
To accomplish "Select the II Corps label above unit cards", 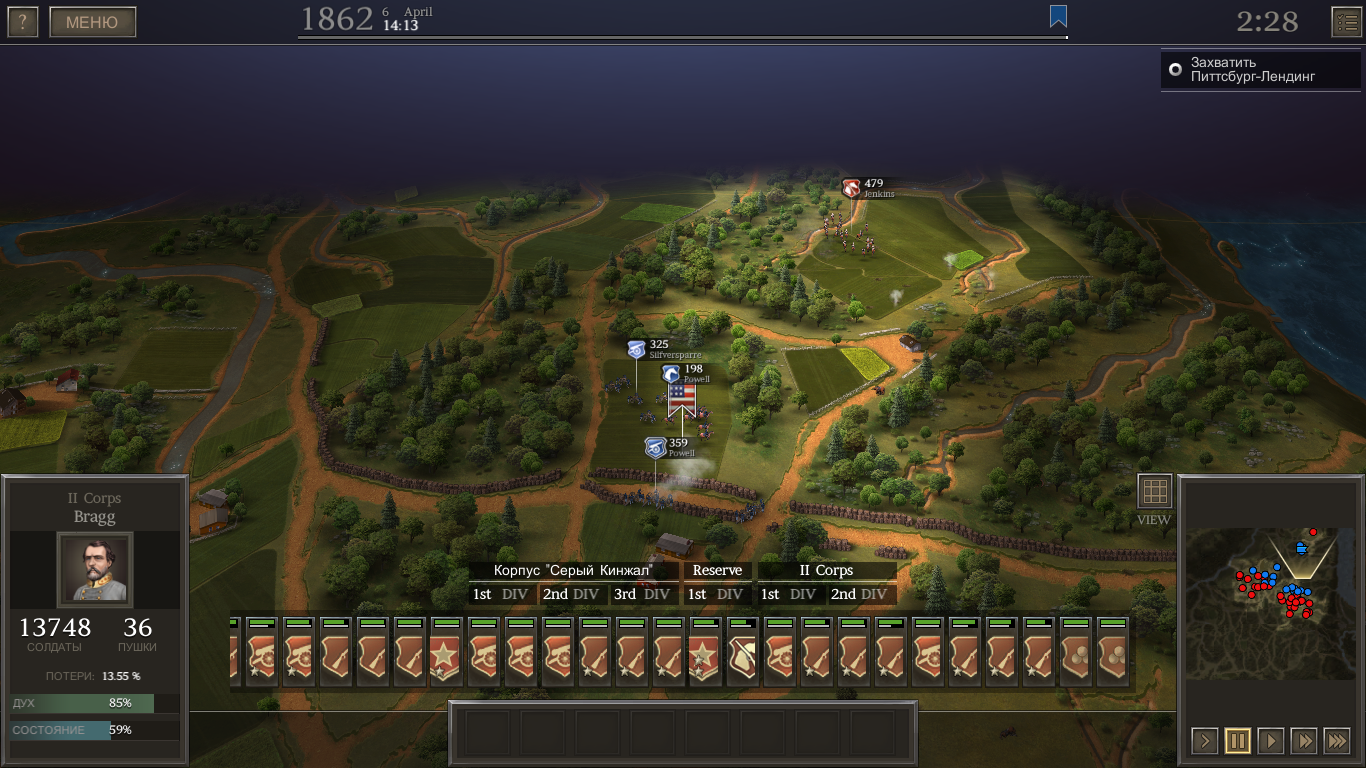I will pos(826,570).
